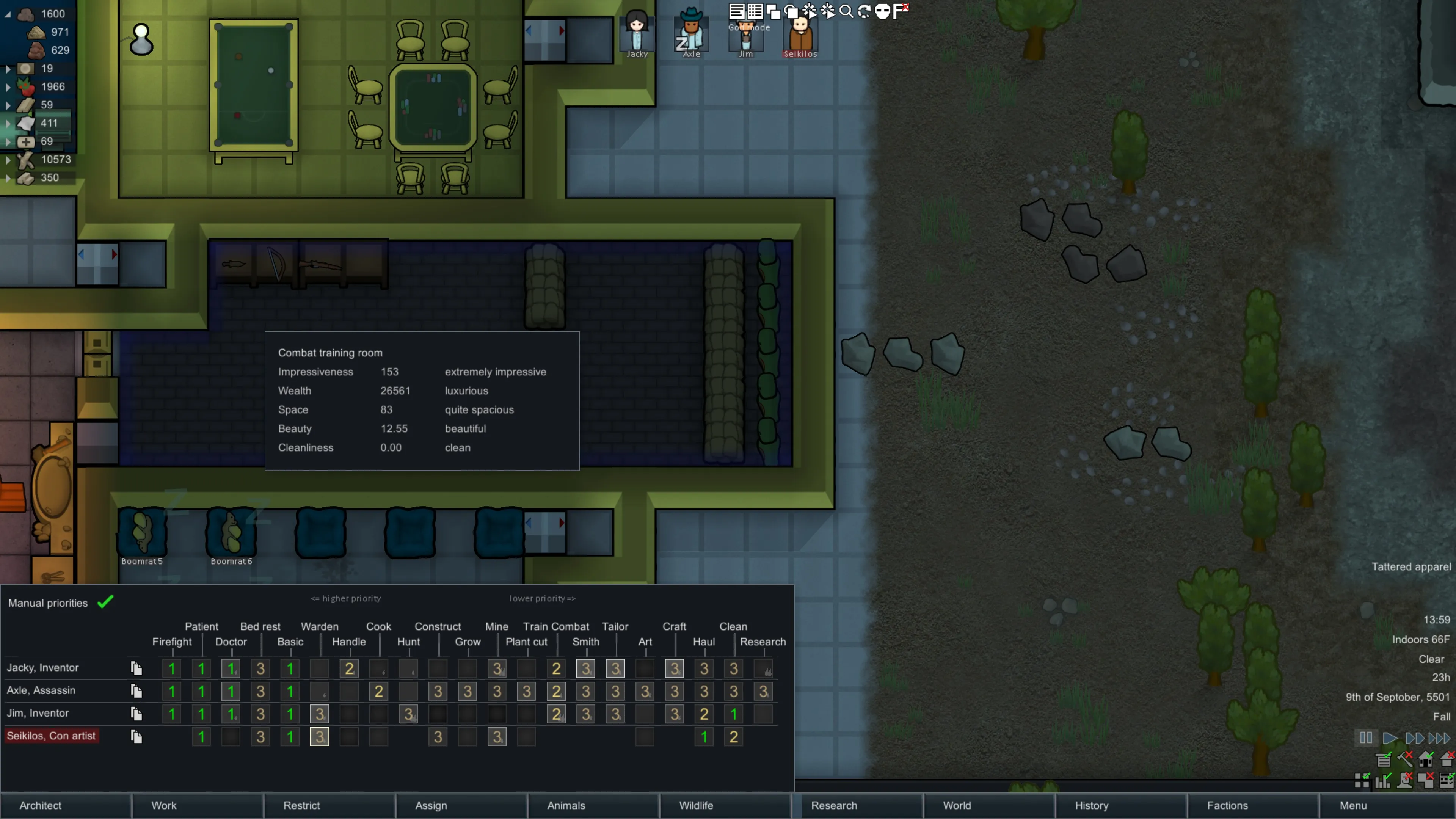
Task: Open the History tab
Action: coord(1120,805)
